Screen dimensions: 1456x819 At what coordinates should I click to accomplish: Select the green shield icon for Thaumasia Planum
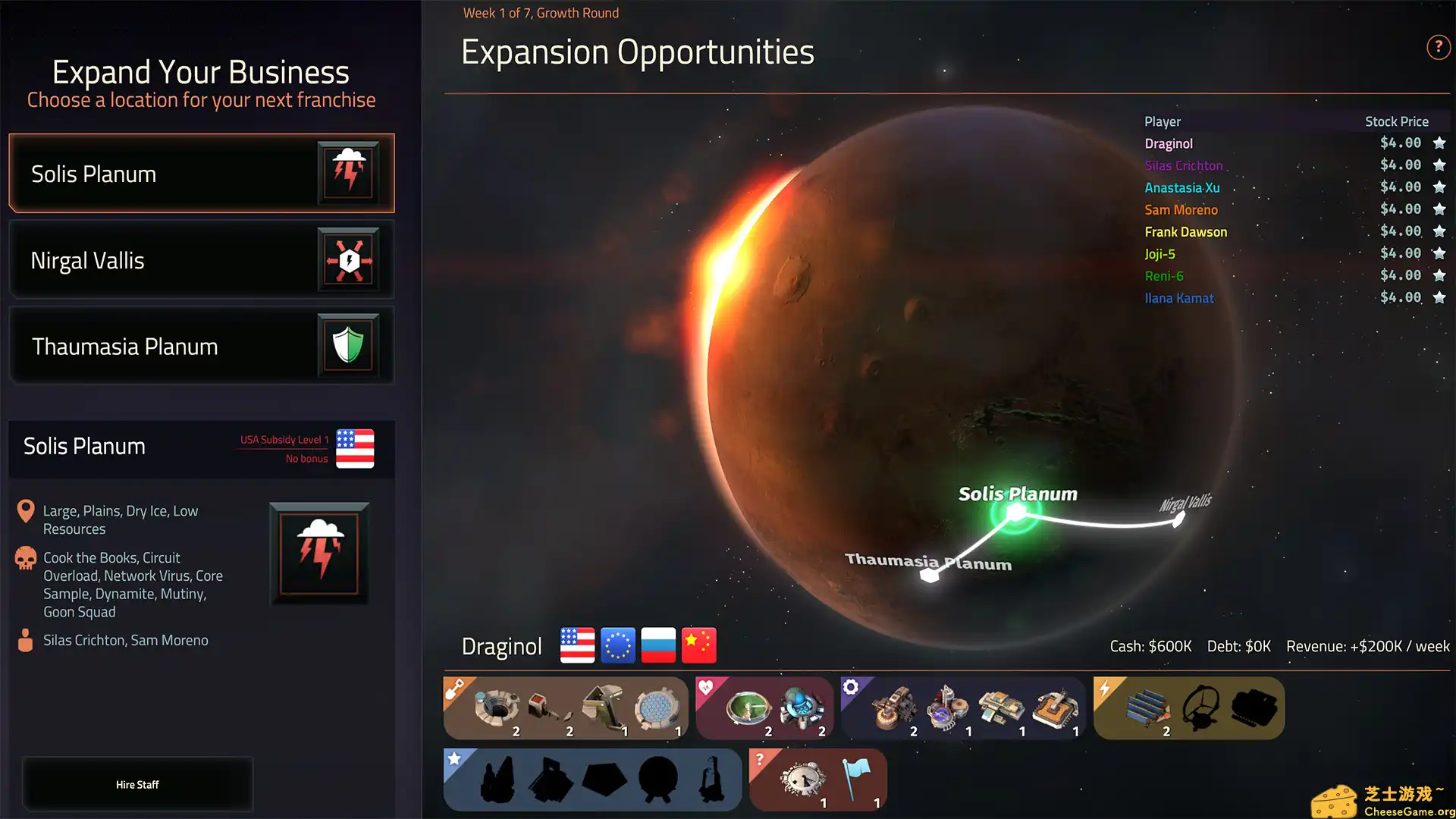click(x=349, y=346)
